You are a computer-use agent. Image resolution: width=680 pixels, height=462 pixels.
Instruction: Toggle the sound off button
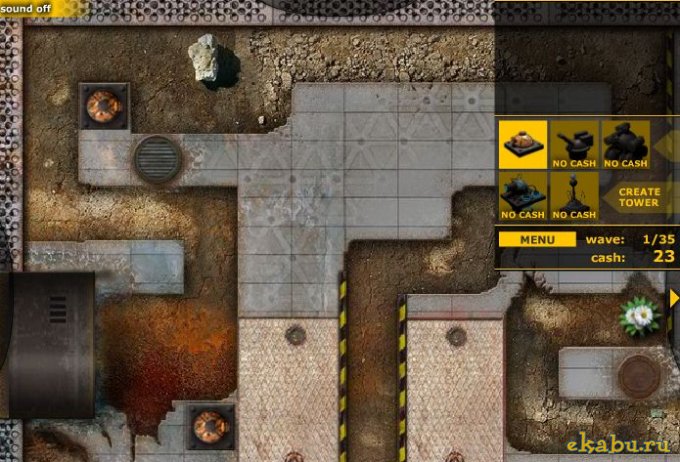(26, 6)
